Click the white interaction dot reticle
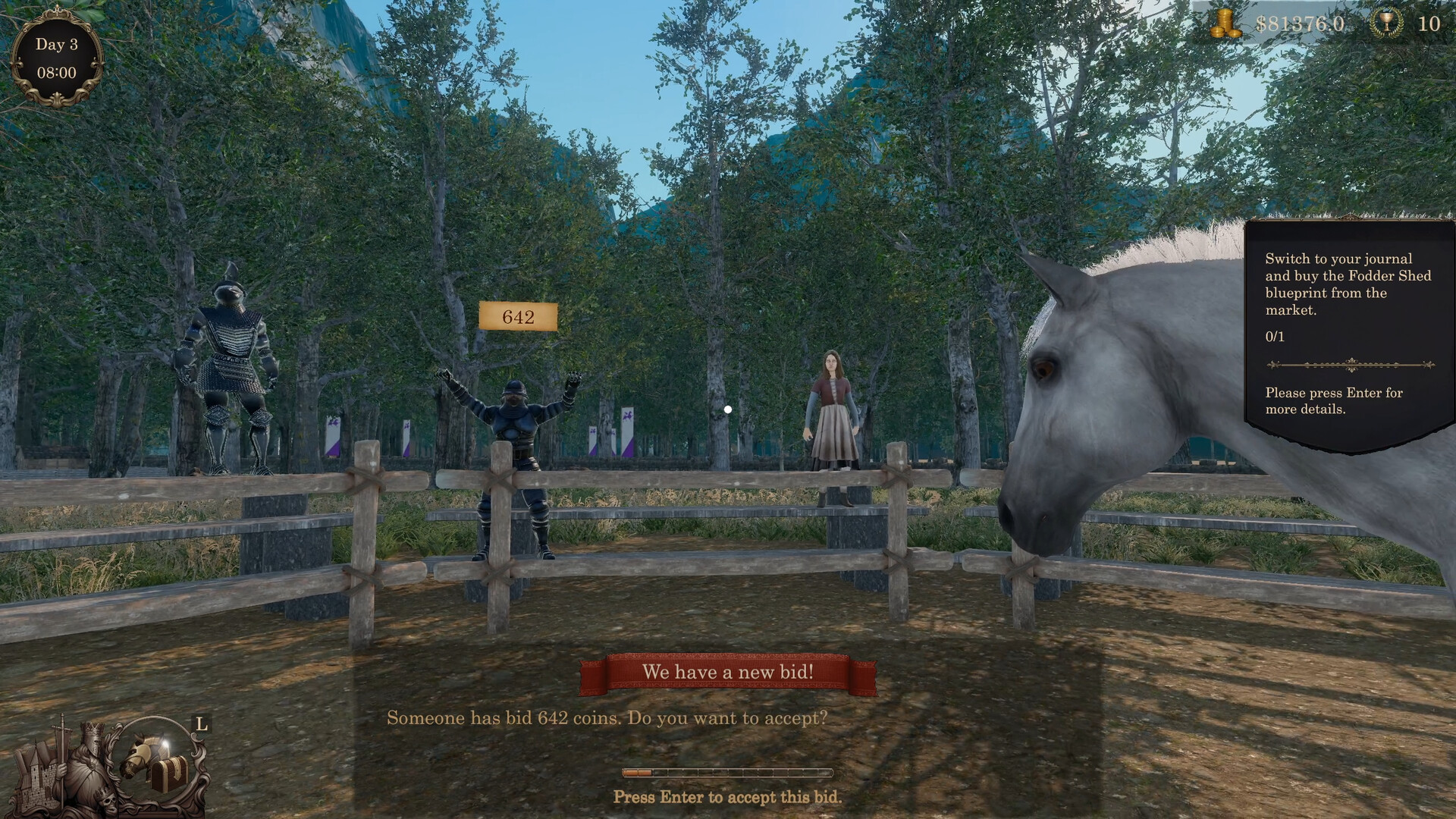The width and height of the screenshot is (1456, 819). coord(728,409)
